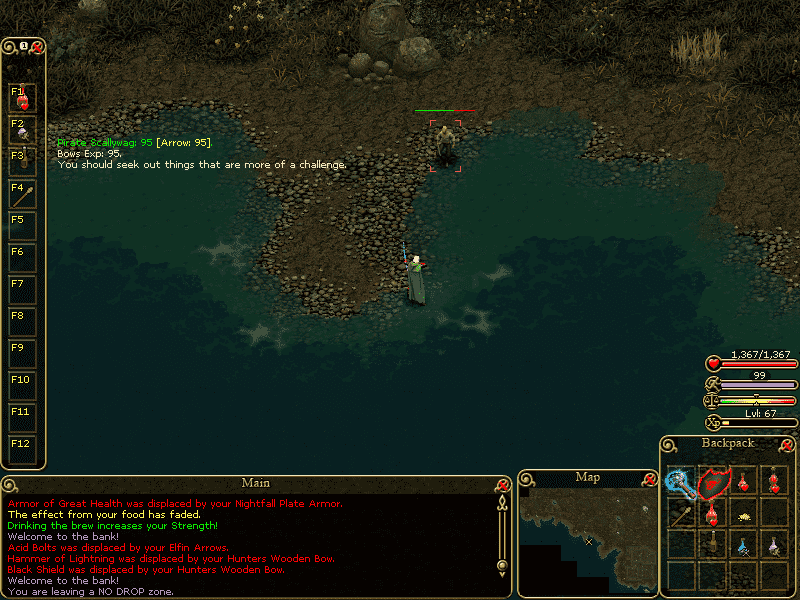Pick the black shield with red outline
The width and height of the screenshot is (800, 600).
pyautogui.click(x=713, y=482)
